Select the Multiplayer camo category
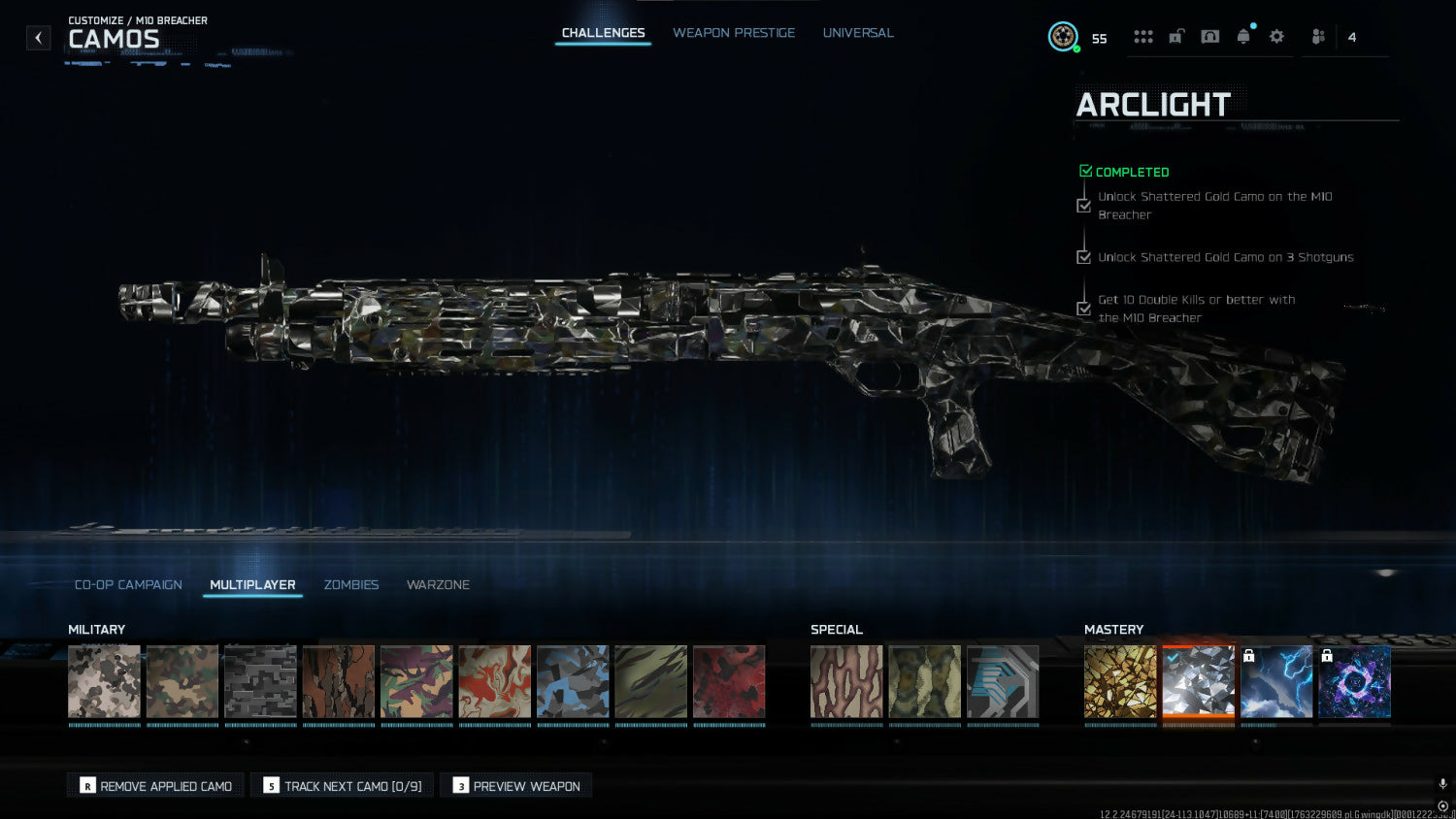The image size is (1456, 819). point(252,585)
